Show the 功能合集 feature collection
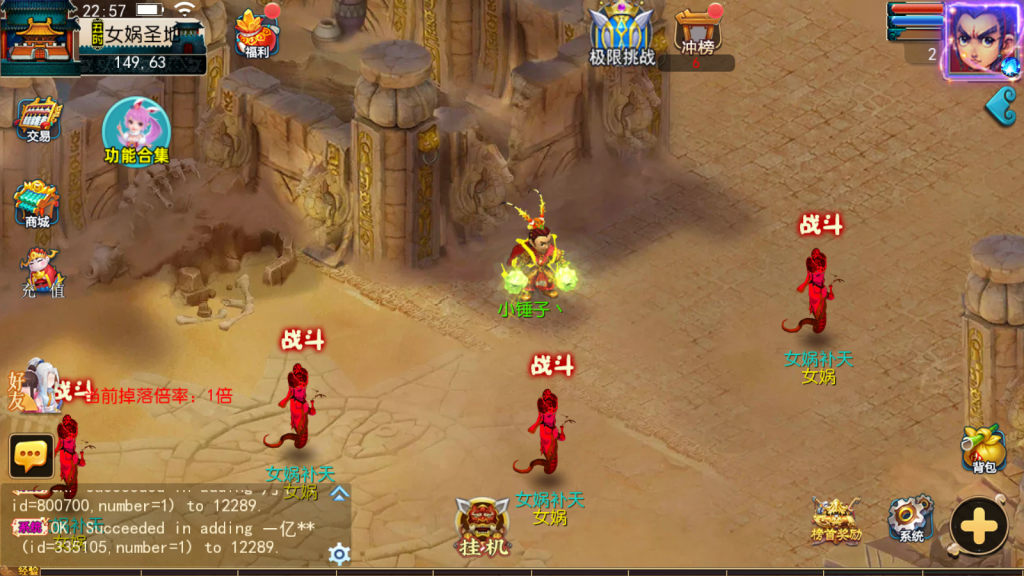Image resolution: width=1024 pixels, height=576 pixels. coord(137,133)
